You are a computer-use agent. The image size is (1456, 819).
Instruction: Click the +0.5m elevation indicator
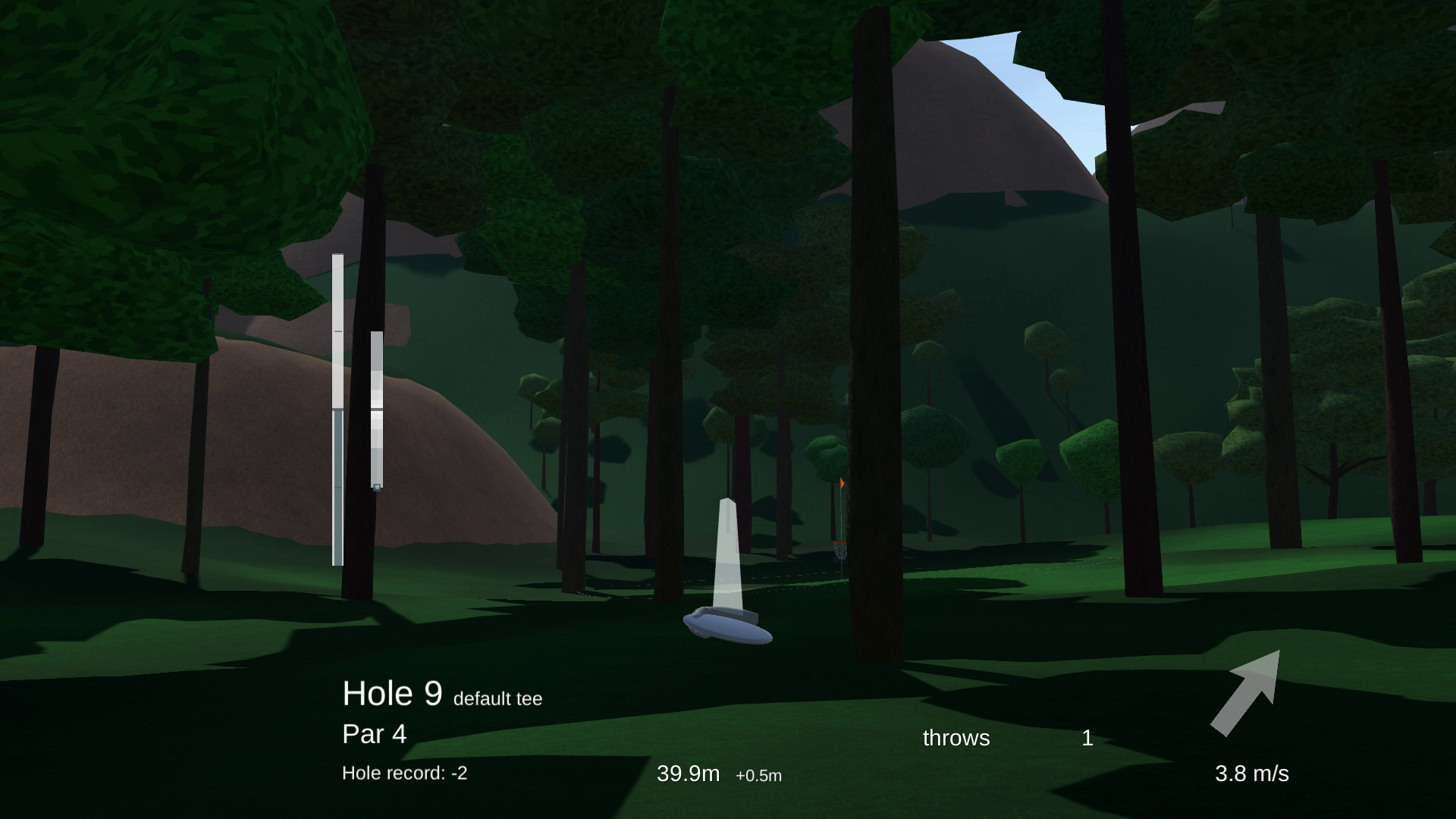pos(758,776)
